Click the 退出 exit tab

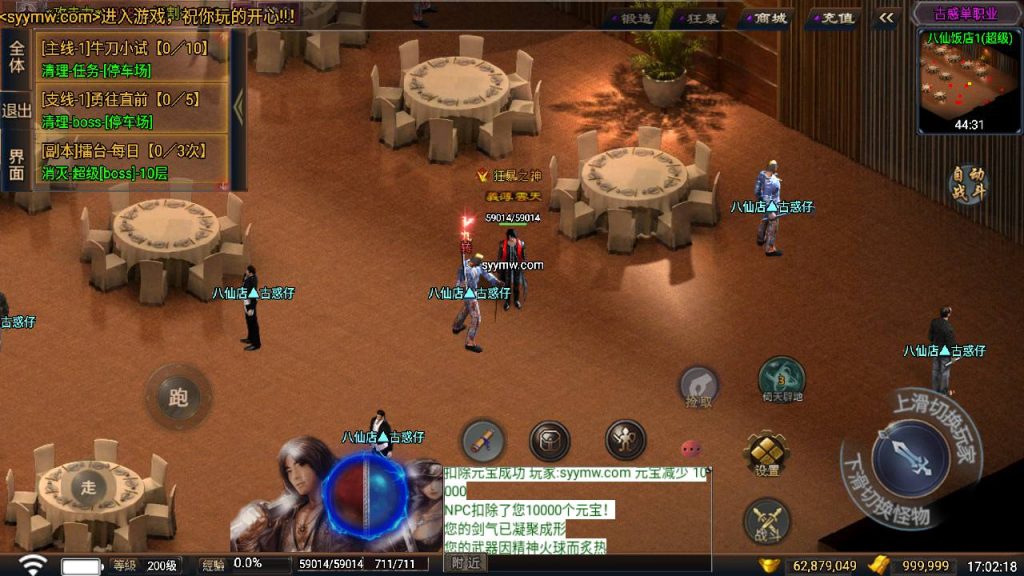(x=16, y=111)
